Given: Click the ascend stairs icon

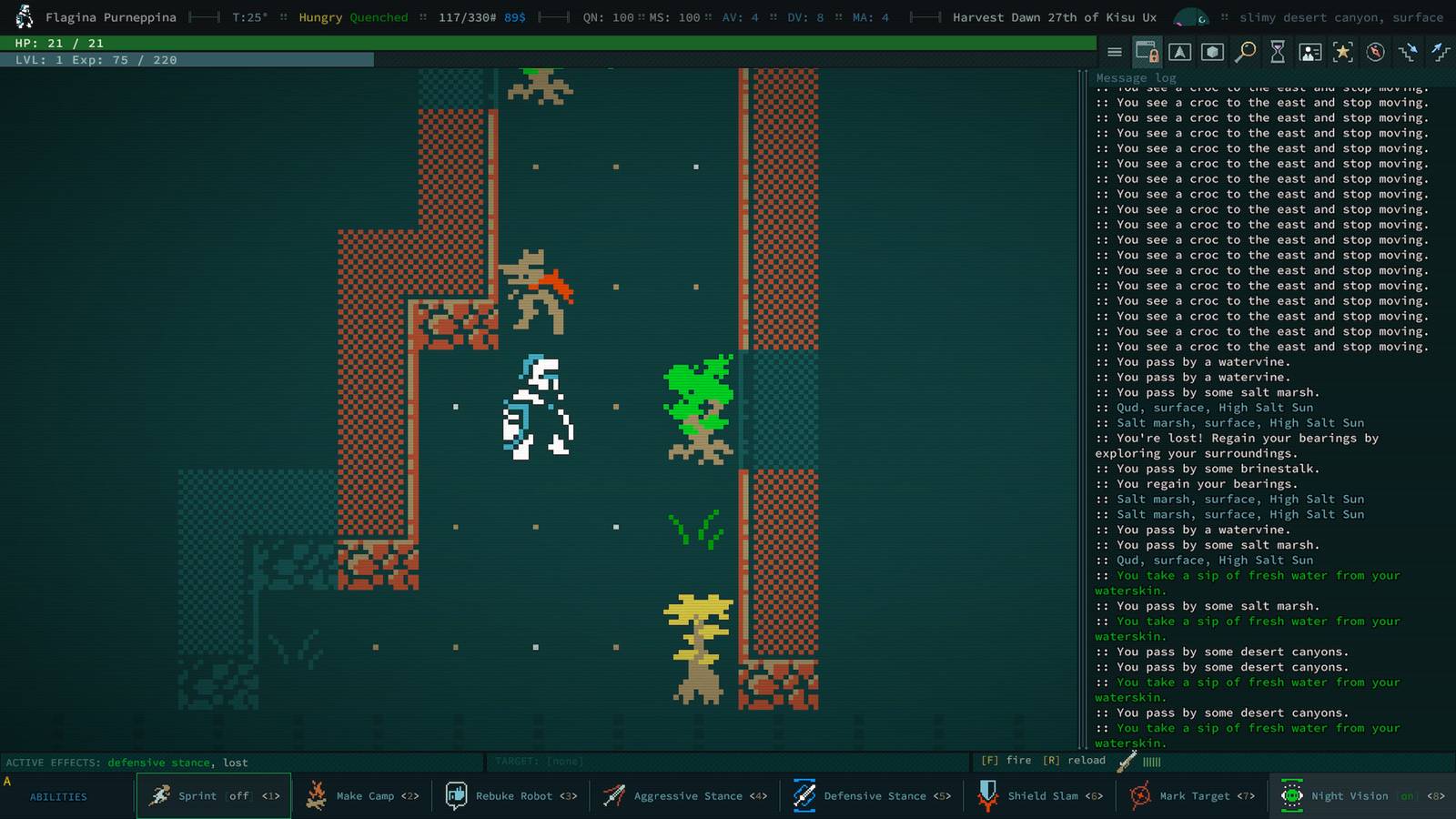Looking at the screenshot, I should point(1441,52).
